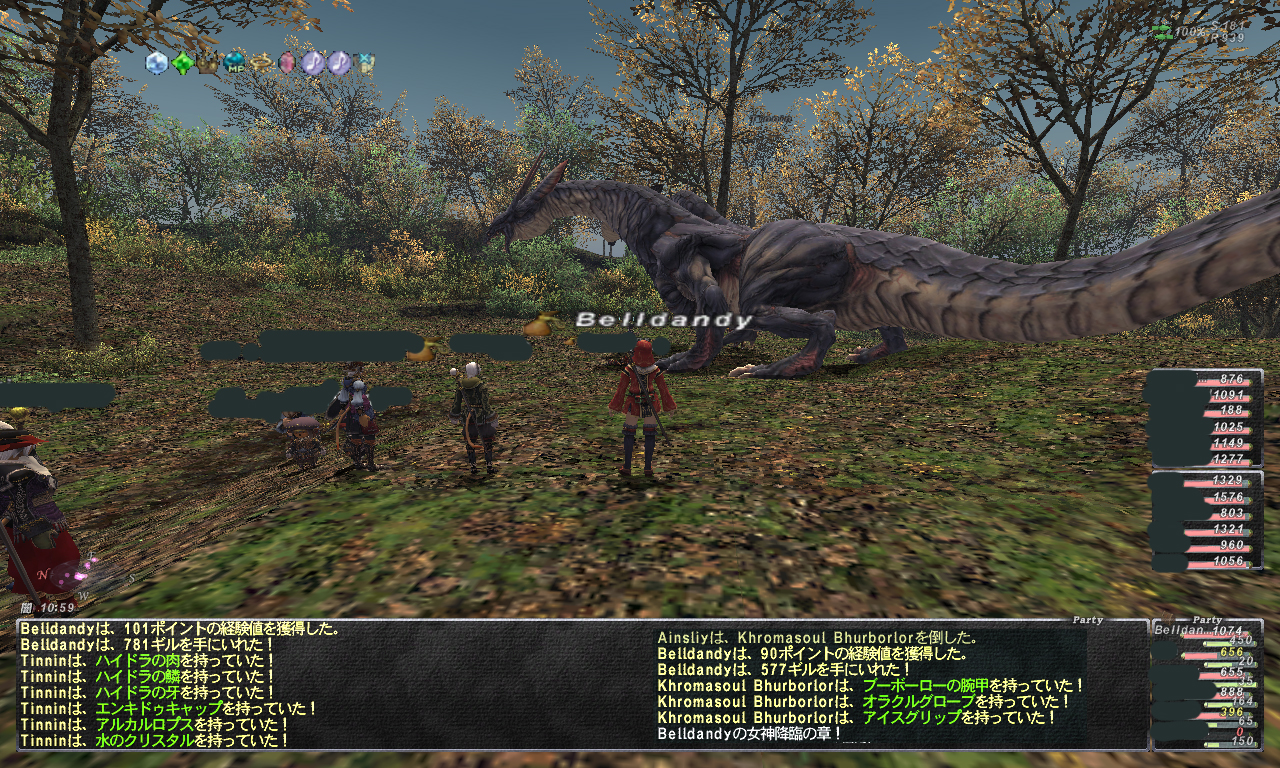Focus the chat log showing Khromasoul Bhurborlor drops

(x=870, y=684)
